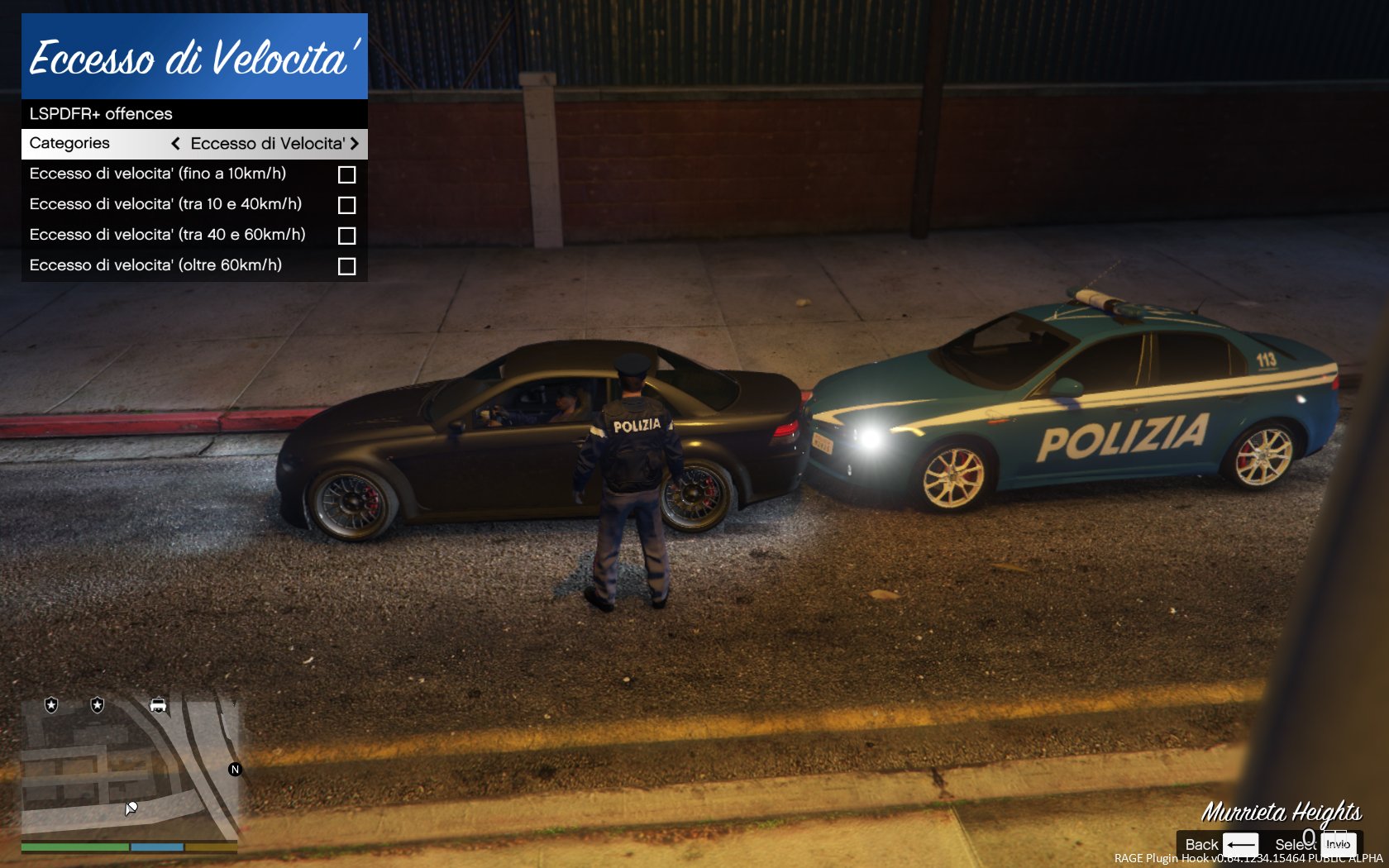Check the 'tra 40 e 60km/h' speeding offence
Image resolution: width=1389 pixels, height=868 pixels.
[x=346, y=236]
